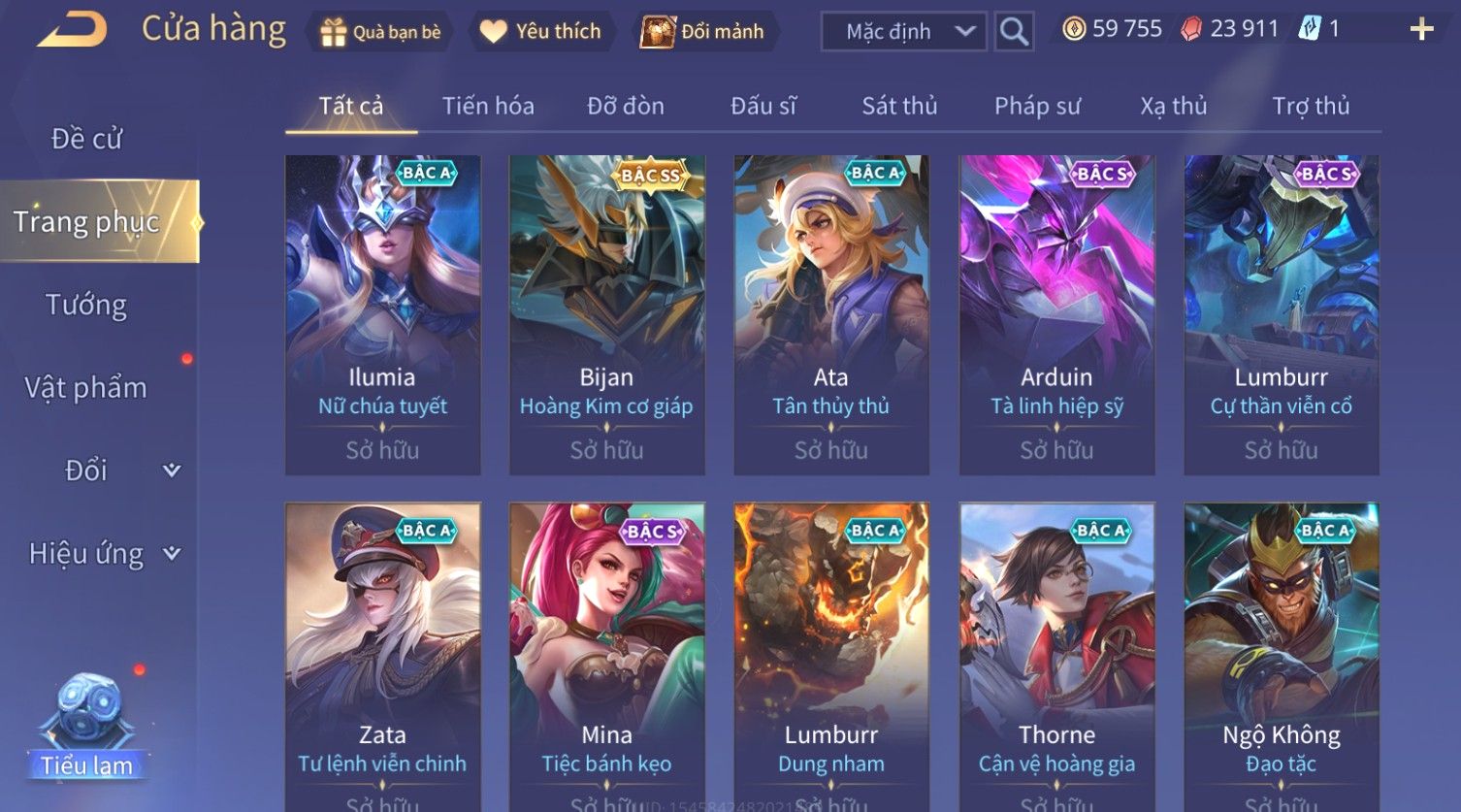Viewport: 1461px width, 812px height.
Task: Open the Yêu thích favorites list
Action: [541, 32]
